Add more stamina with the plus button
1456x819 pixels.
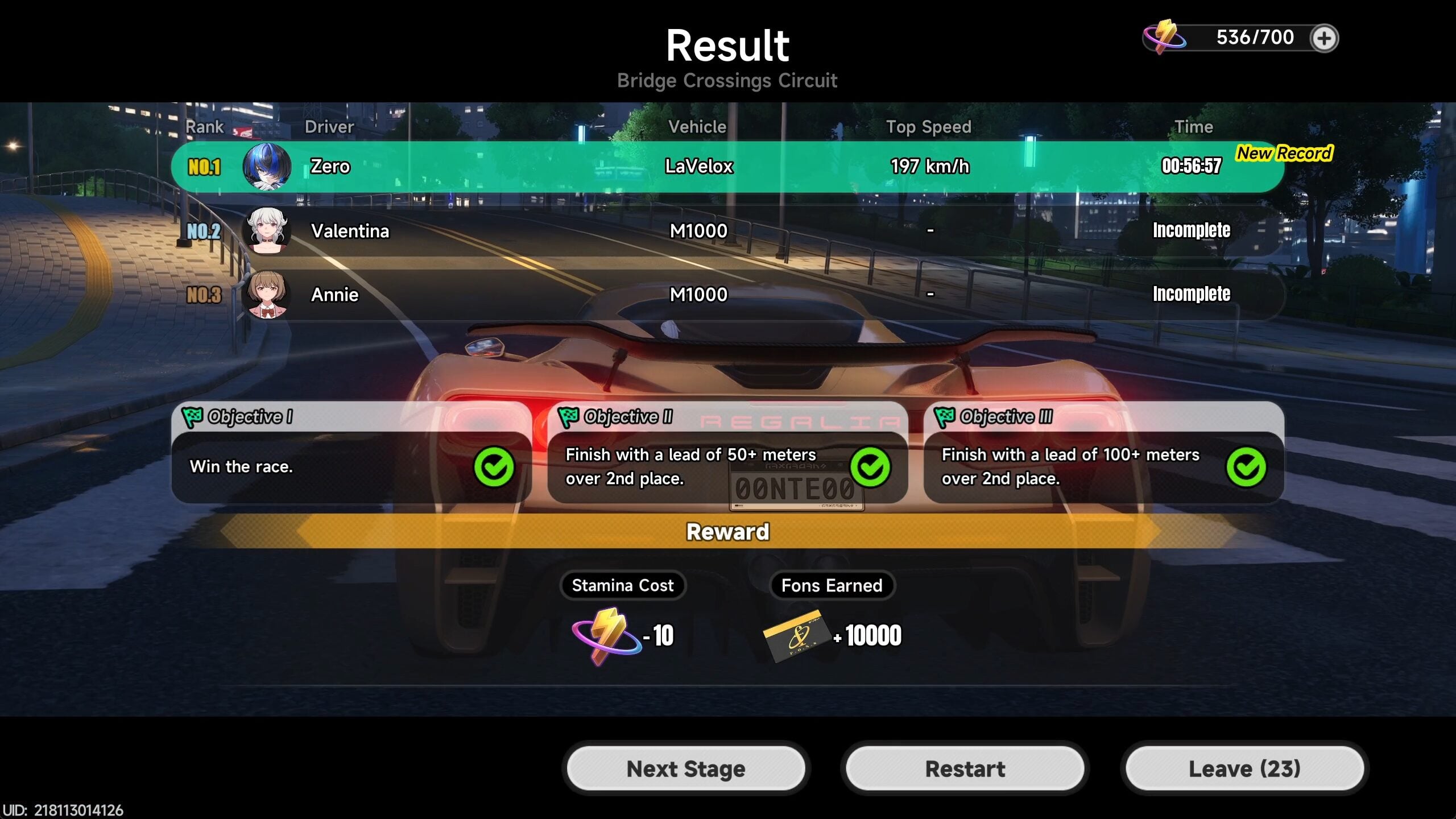[x=1324, y=39]
